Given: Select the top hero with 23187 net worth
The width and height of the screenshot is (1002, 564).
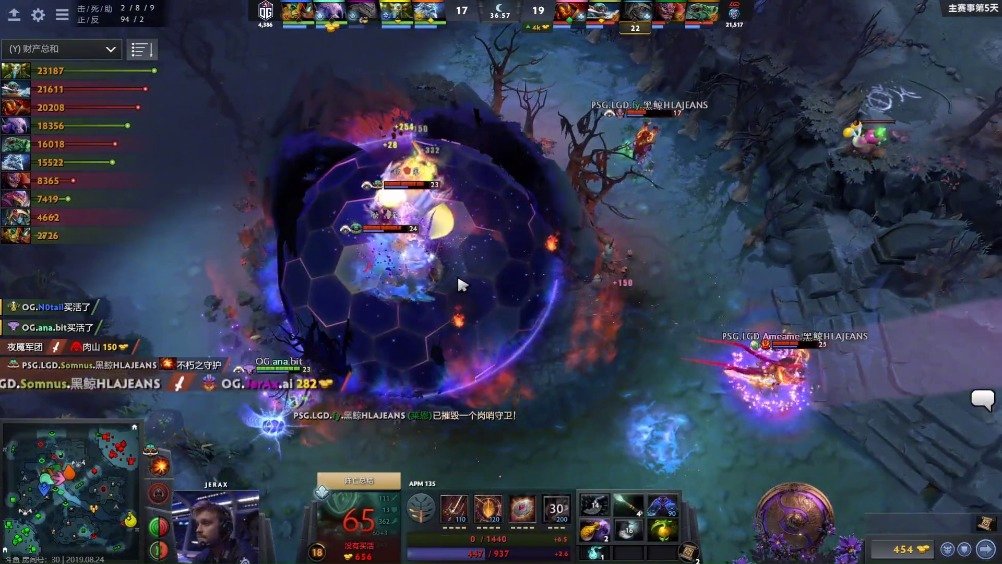Looking at the screenshot, I should click(16, 71).
